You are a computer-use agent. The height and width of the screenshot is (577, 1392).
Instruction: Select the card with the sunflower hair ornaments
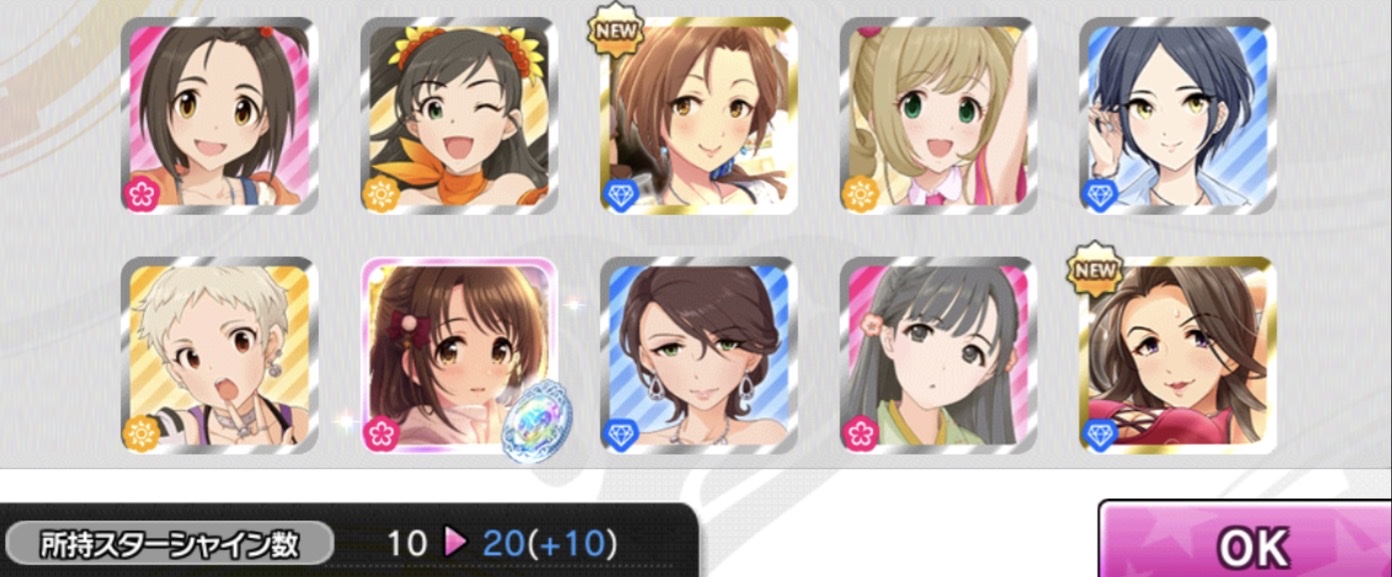click(459, 116)
